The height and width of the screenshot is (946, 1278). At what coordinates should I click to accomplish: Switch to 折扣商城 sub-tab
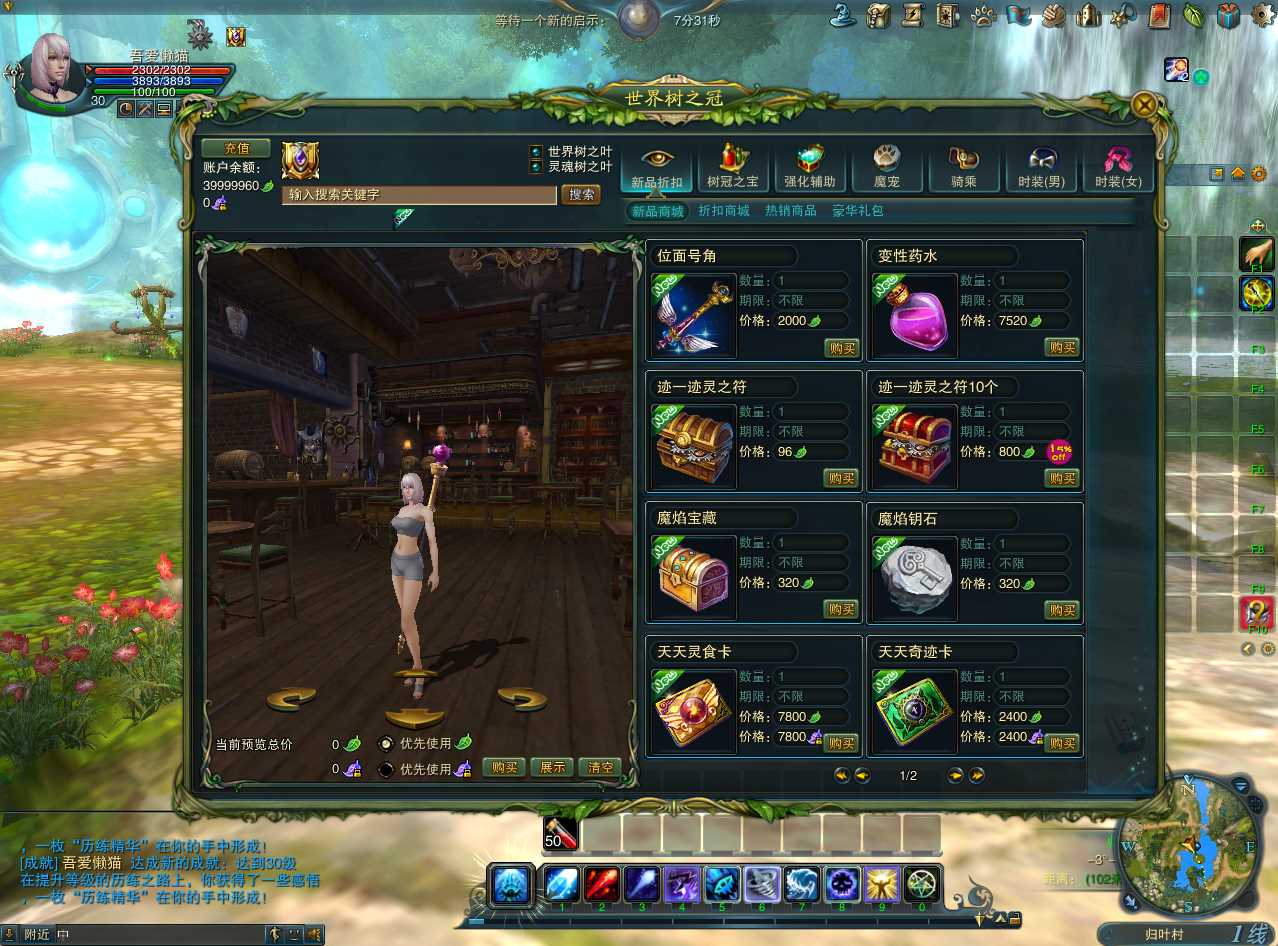pyautogui.click(x=723, y=211)
